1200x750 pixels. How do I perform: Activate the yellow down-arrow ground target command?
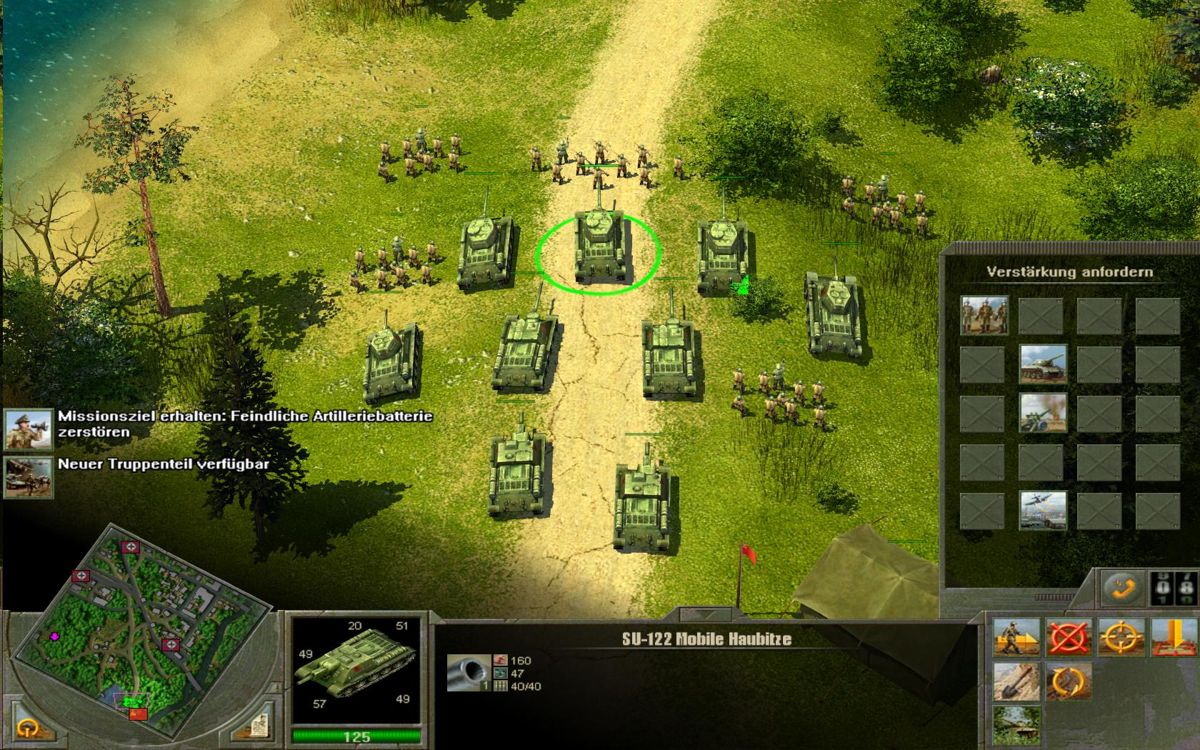coord(1173,637)
